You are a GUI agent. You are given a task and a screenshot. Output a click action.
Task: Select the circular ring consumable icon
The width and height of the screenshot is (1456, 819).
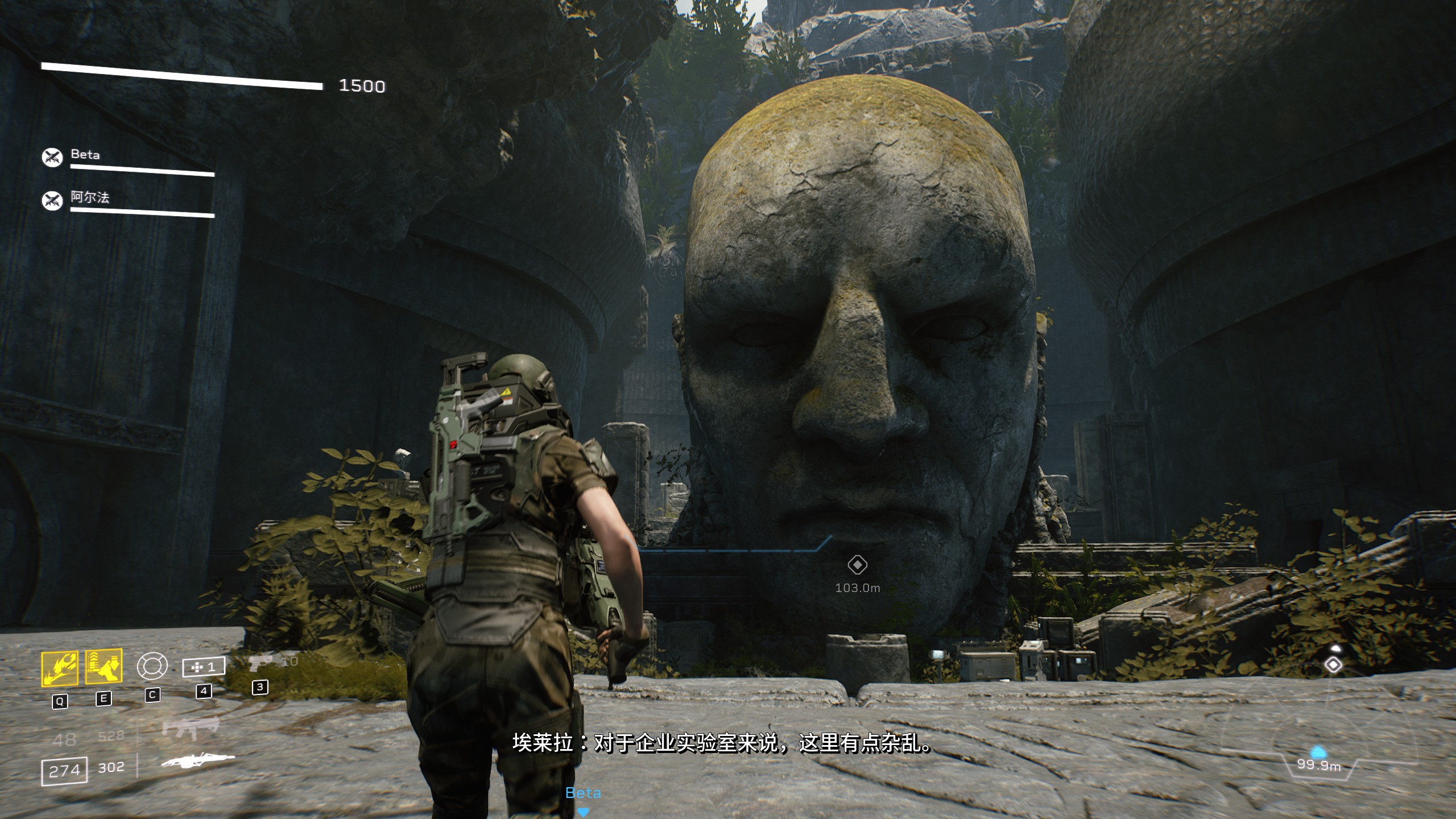click(x=152, y=666)
